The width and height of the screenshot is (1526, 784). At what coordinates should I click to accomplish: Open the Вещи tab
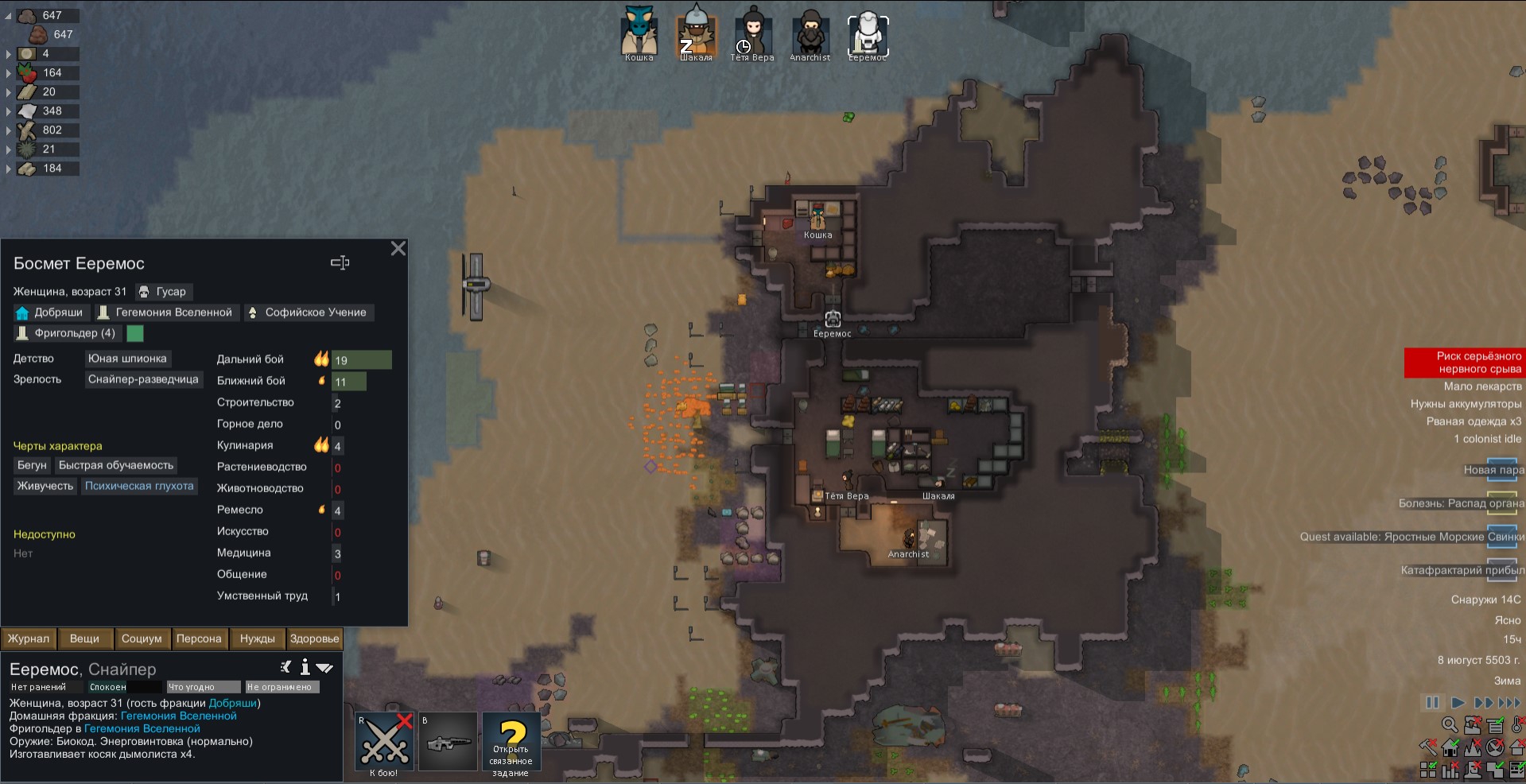click(84, 638)
